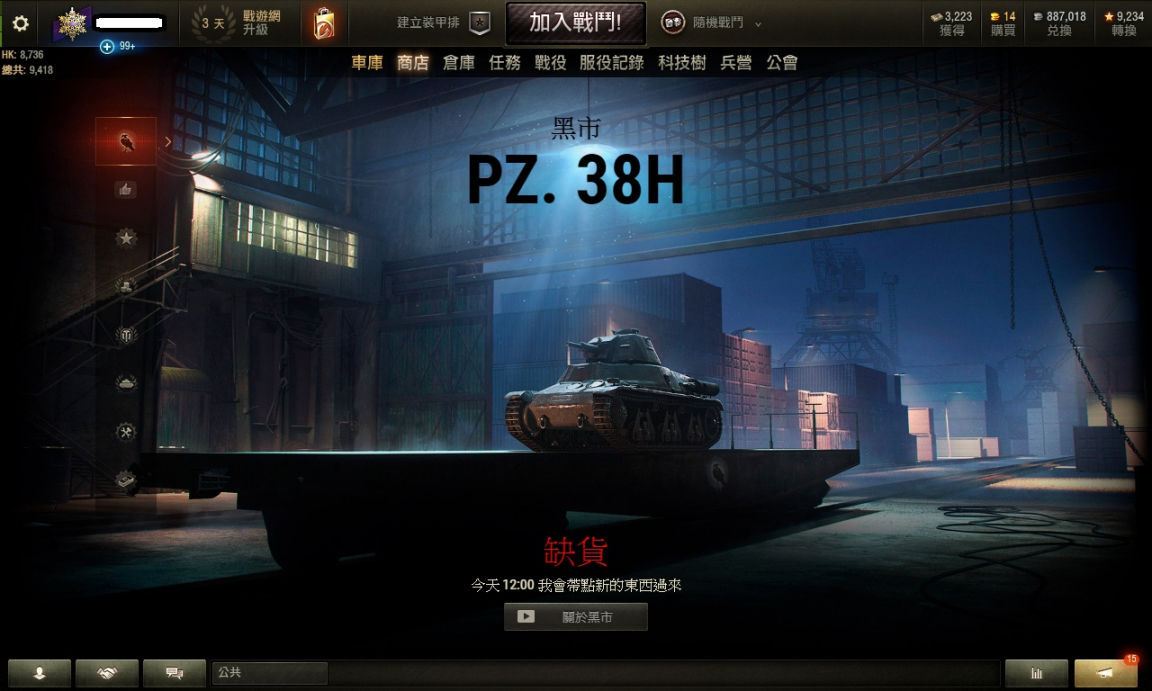1152x691 pixels.
Task: View the 服役記錄 service record tab
Action: click(612, 63)
